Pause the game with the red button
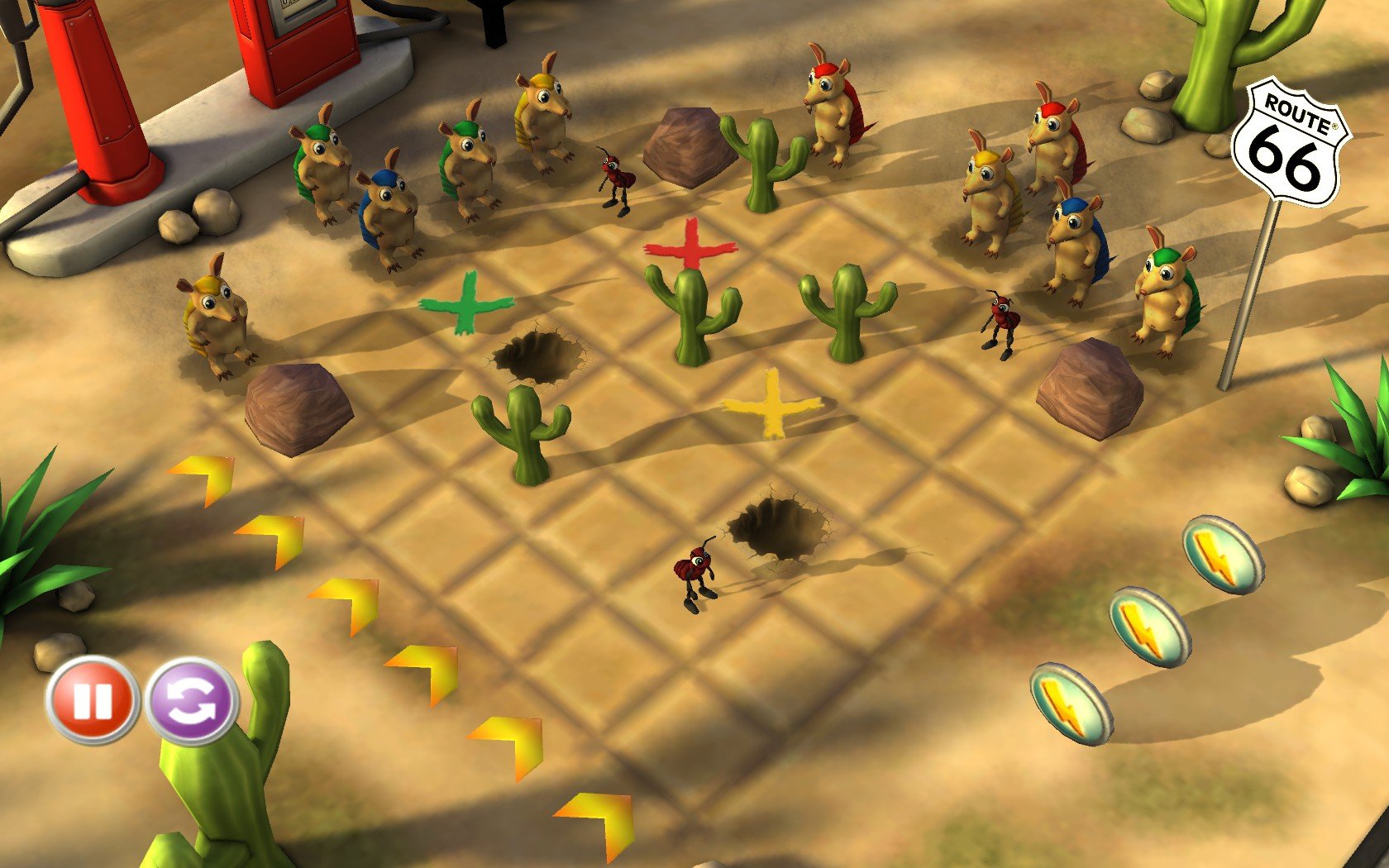The width and height of the screenshot is (1389, 868). (92, 701)
